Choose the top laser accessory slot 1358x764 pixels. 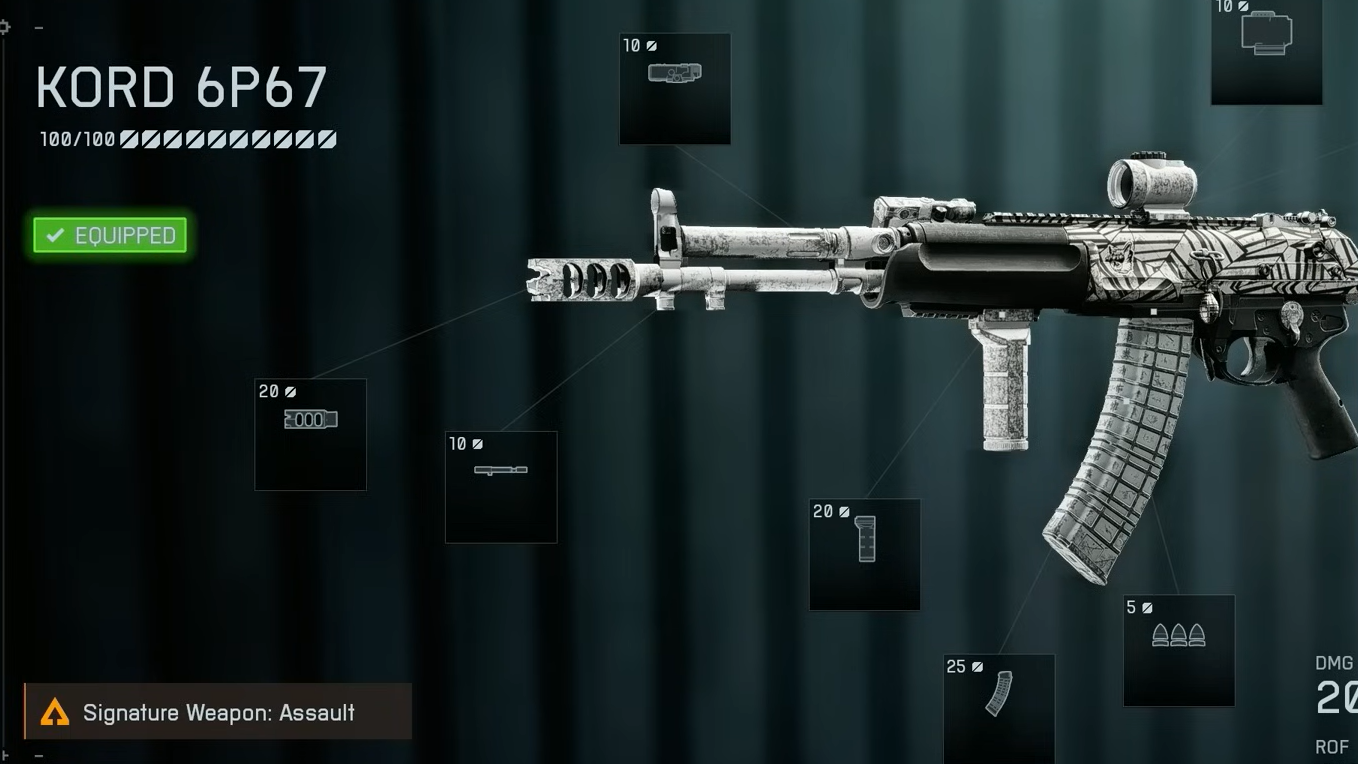674,88
